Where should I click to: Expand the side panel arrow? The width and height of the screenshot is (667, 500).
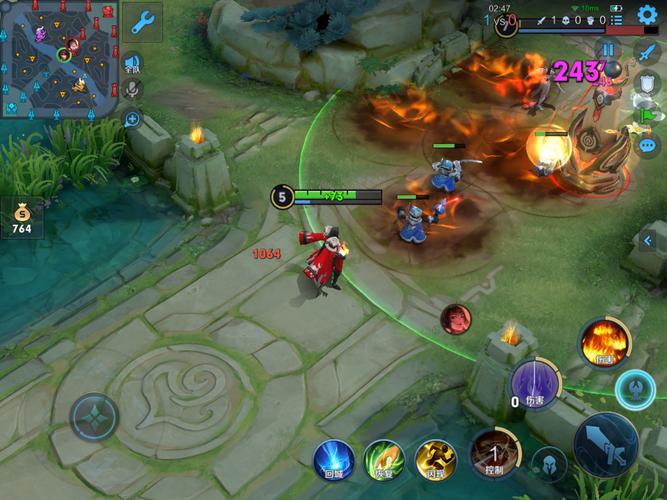pyautogui.click(x=647, y=241)
